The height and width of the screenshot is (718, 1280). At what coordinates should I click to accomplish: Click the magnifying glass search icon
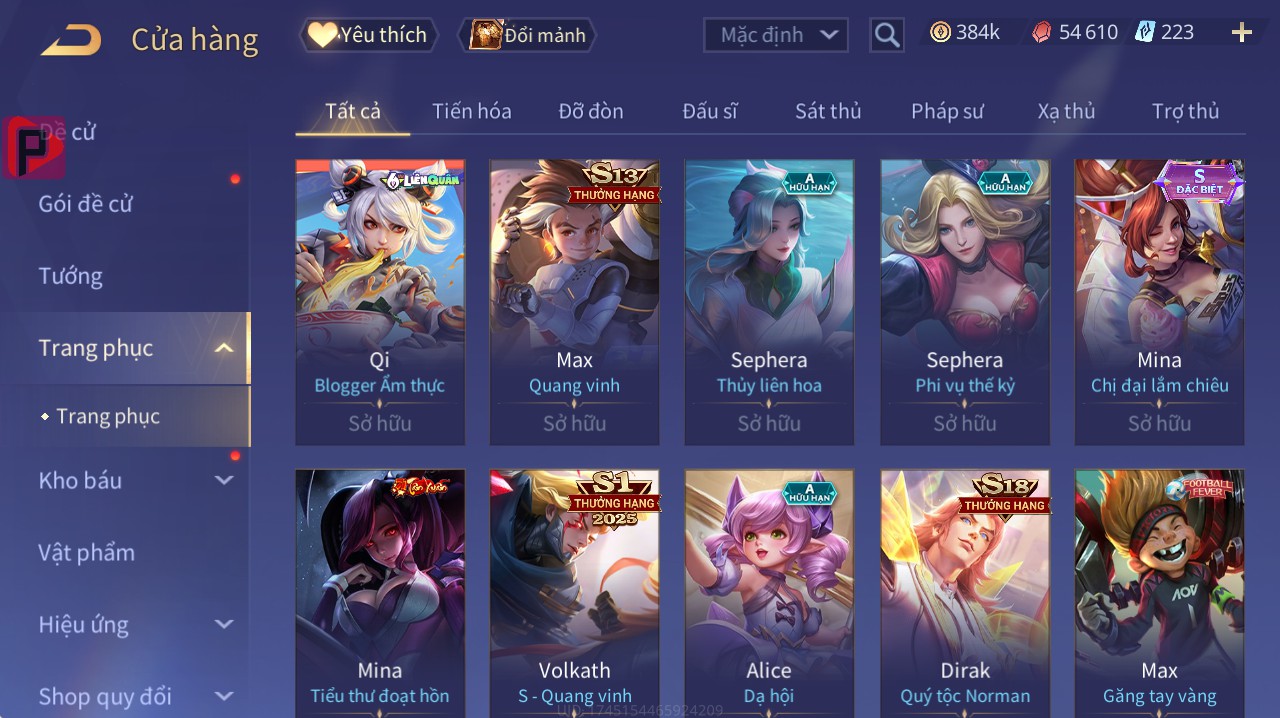click(887, 36)
